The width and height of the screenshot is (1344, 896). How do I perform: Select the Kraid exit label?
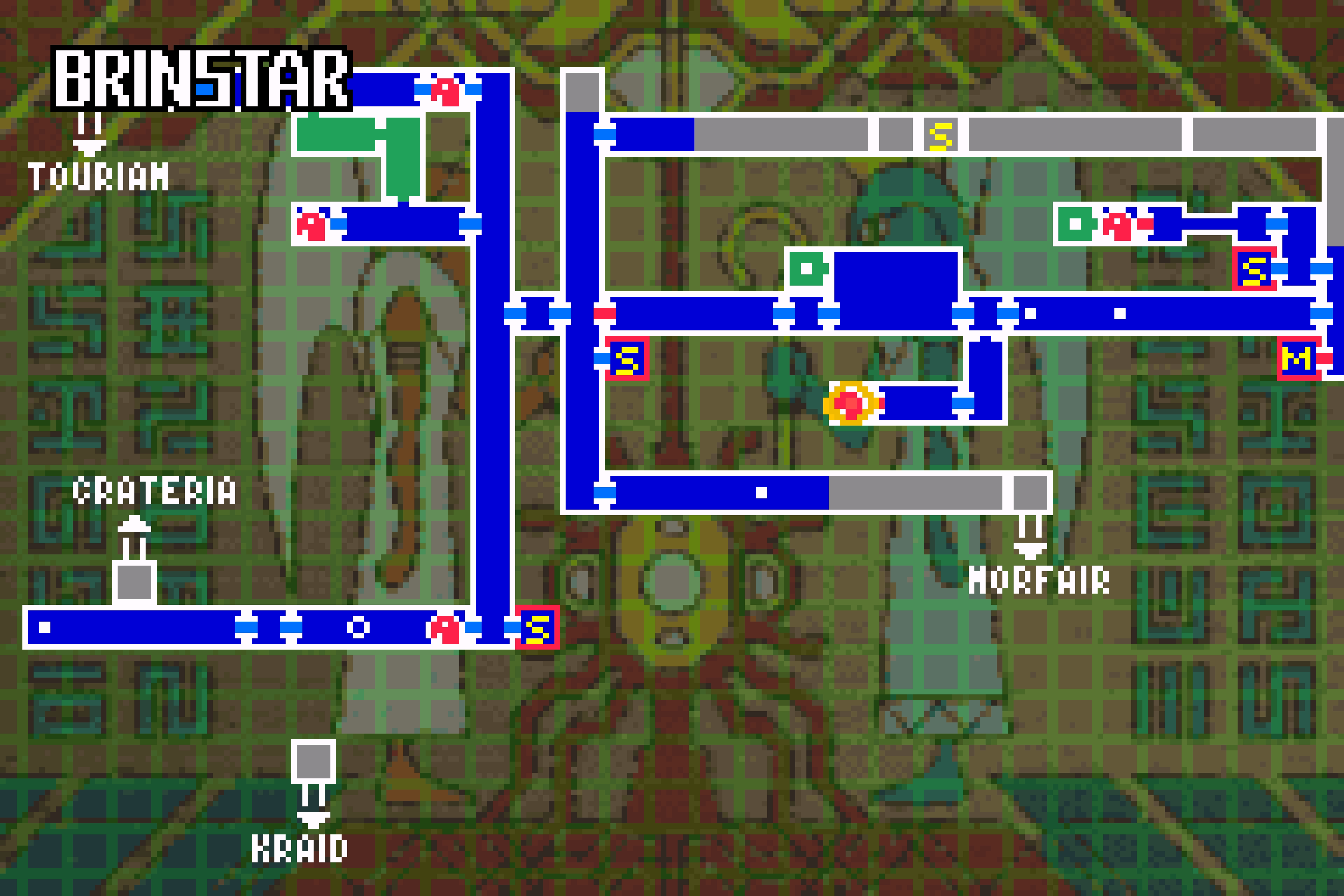(x=300, y=849)
